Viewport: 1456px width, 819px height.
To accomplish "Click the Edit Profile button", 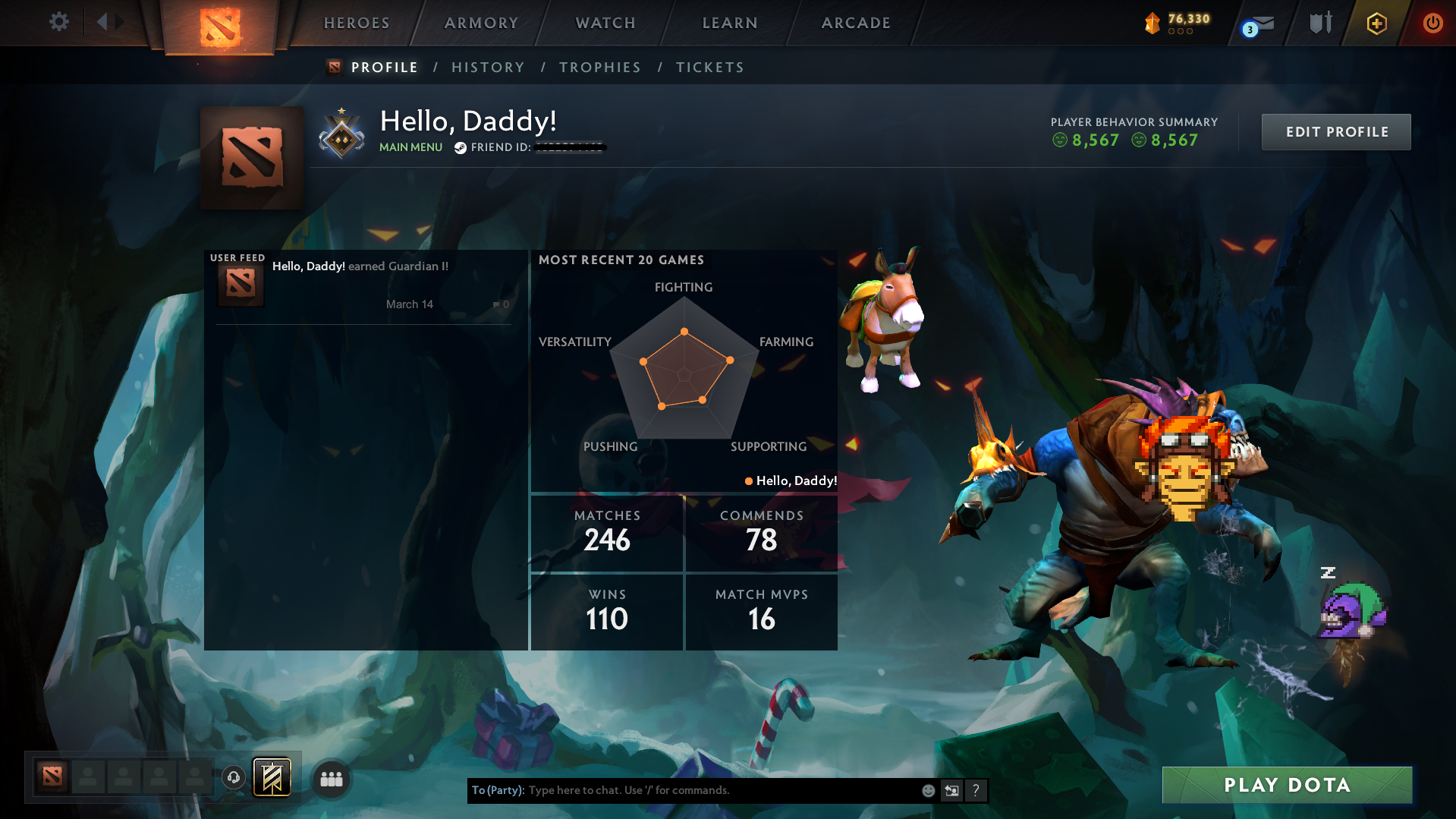I will click(1335, 131).
